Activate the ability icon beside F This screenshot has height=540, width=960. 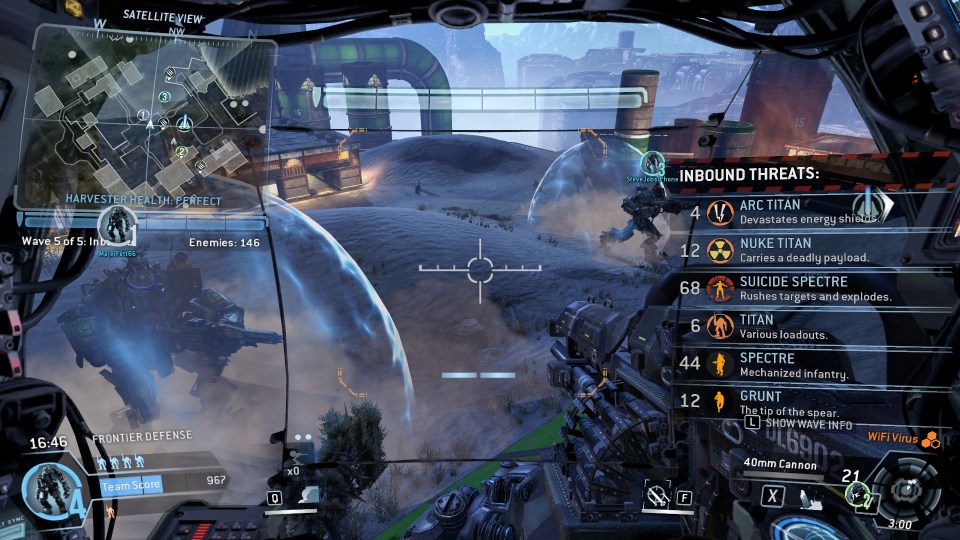656,494
